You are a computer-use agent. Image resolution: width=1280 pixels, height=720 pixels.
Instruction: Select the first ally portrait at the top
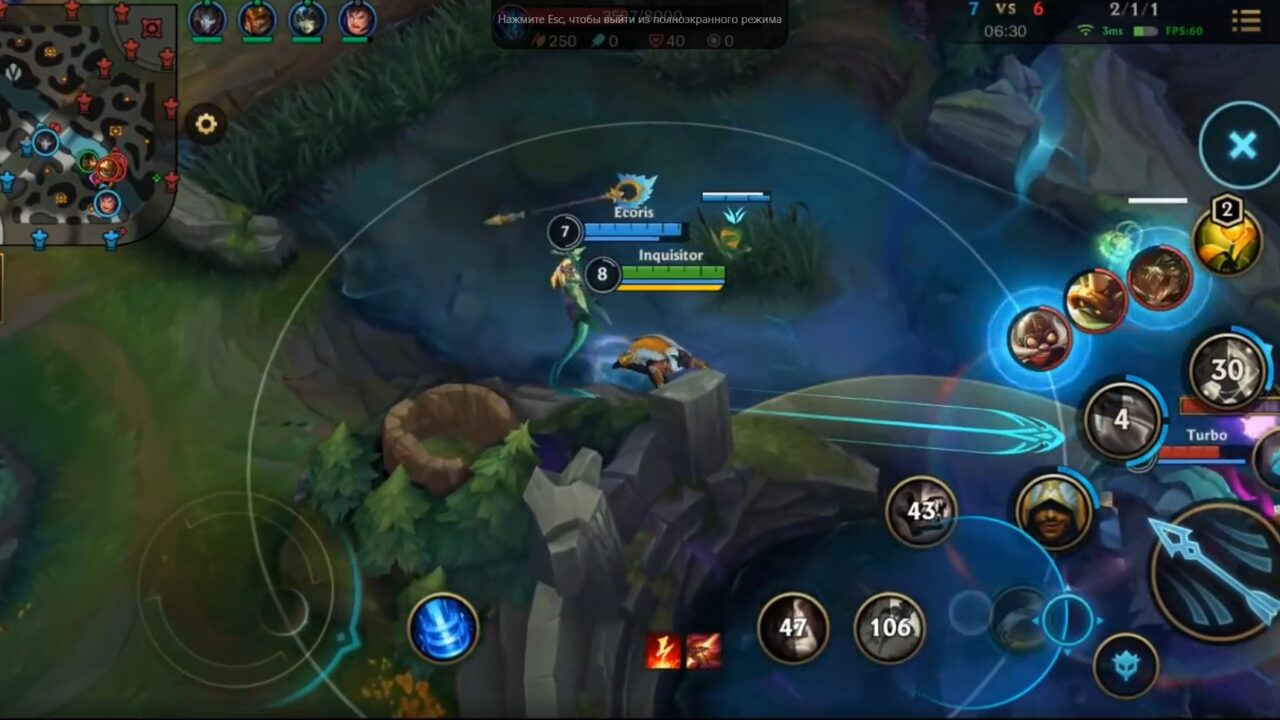coord(209,19)
